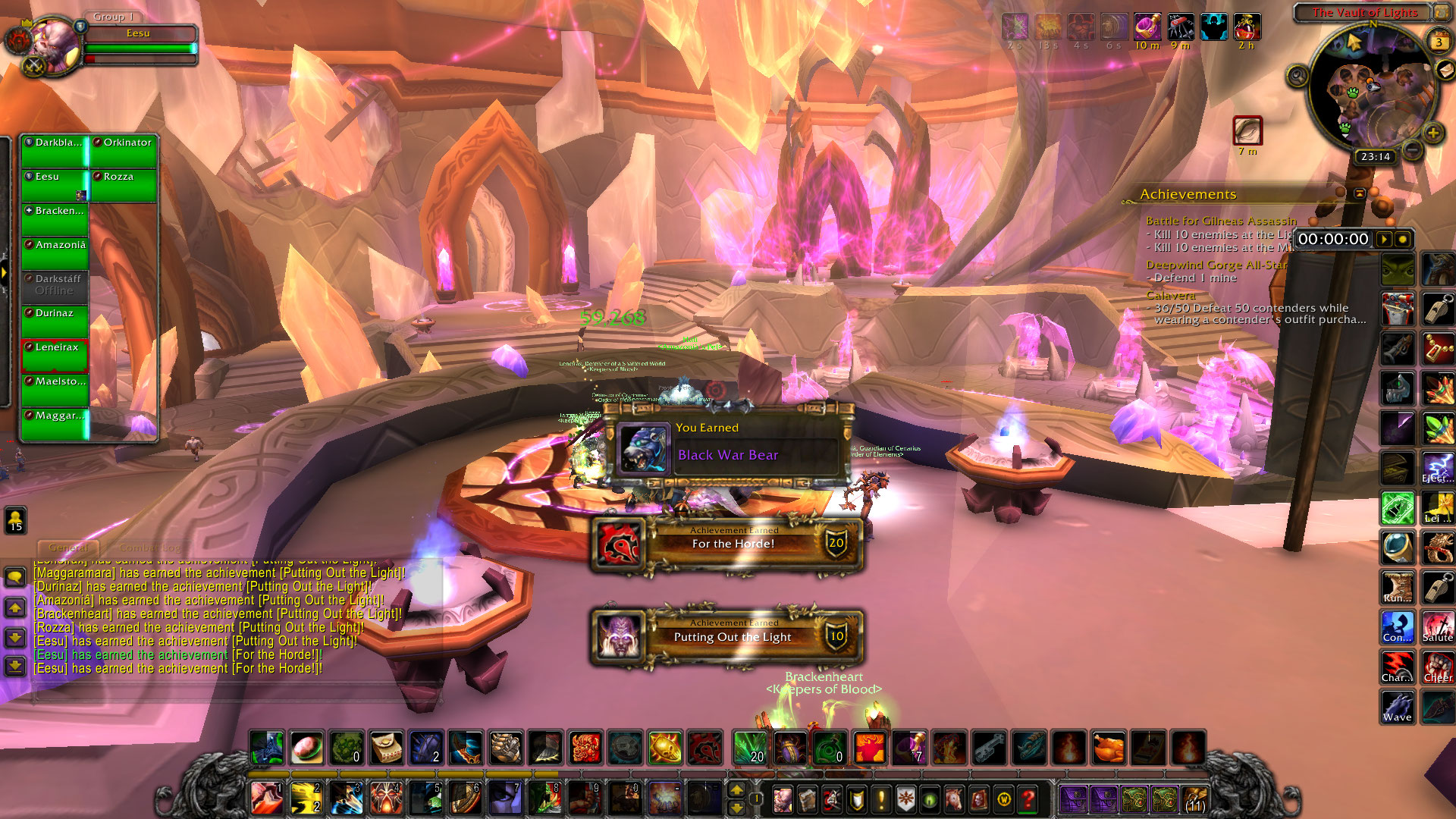Open the For the Horde! achievement alert
The image size is (1456, 819).
point(728,543)
